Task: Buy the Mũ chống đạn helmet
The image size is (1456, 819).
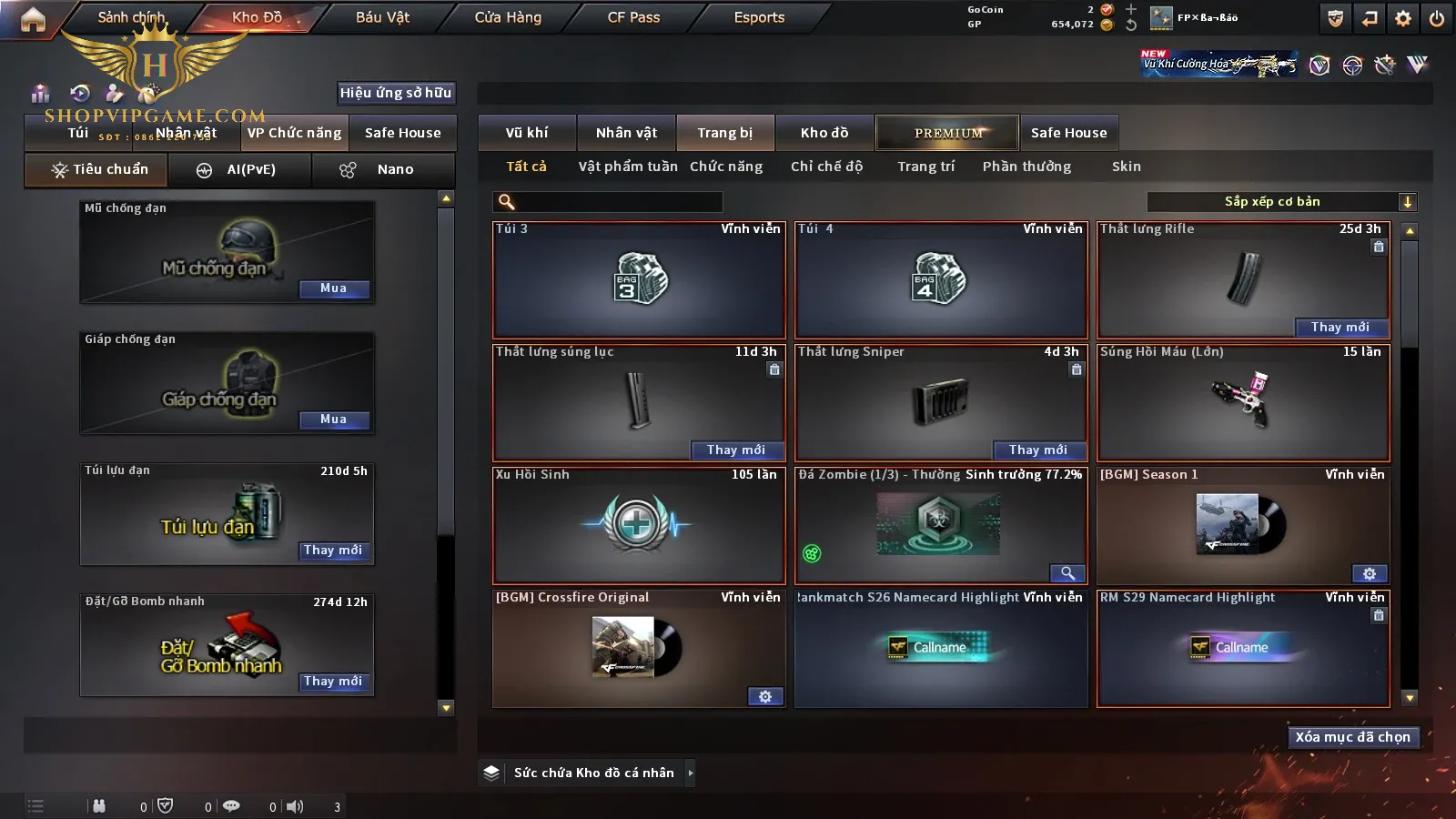Action: pos(333,288)
